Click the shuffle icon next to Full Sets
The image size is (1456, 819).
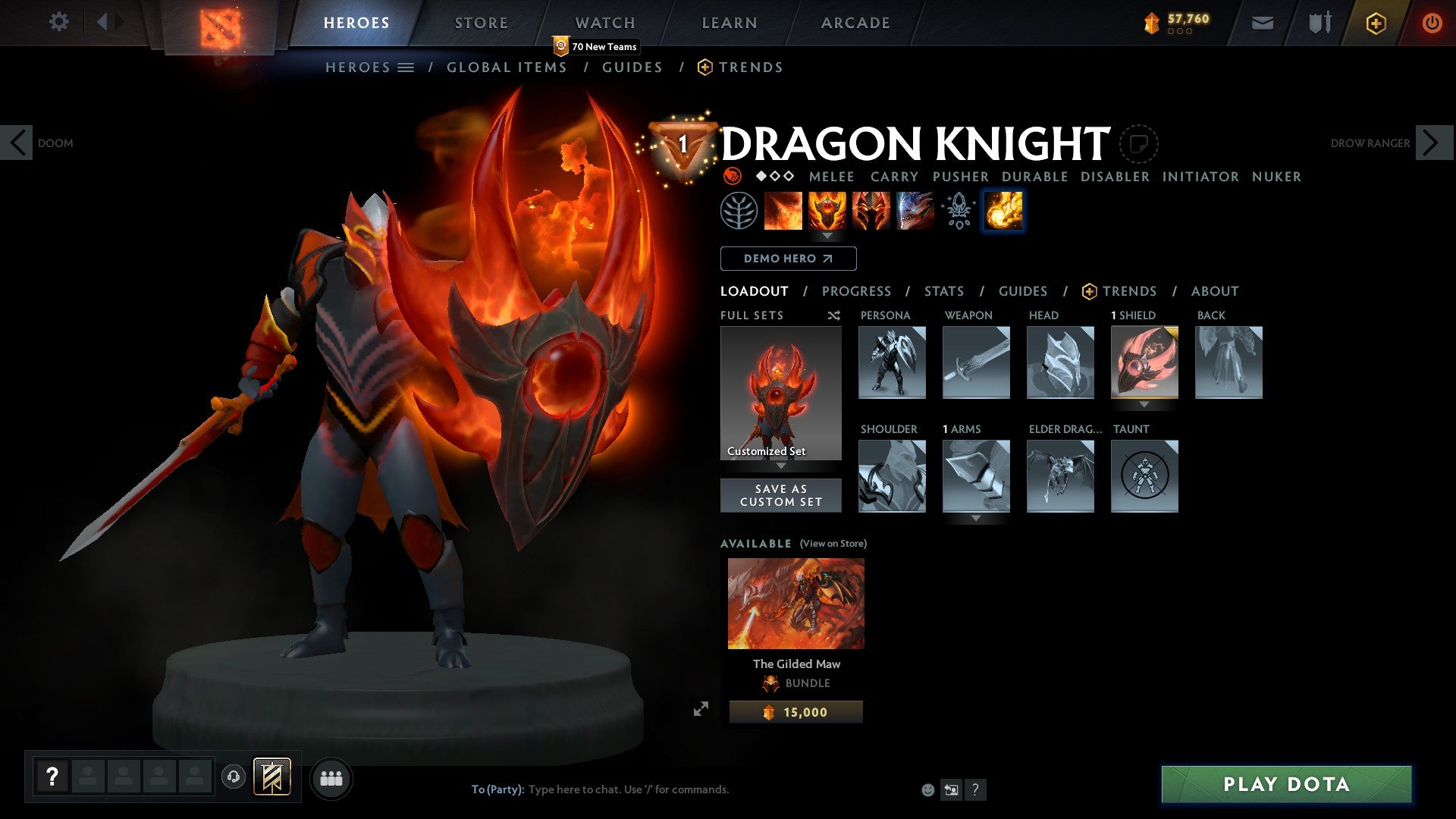pyautogui.click(x=833, y=315)
